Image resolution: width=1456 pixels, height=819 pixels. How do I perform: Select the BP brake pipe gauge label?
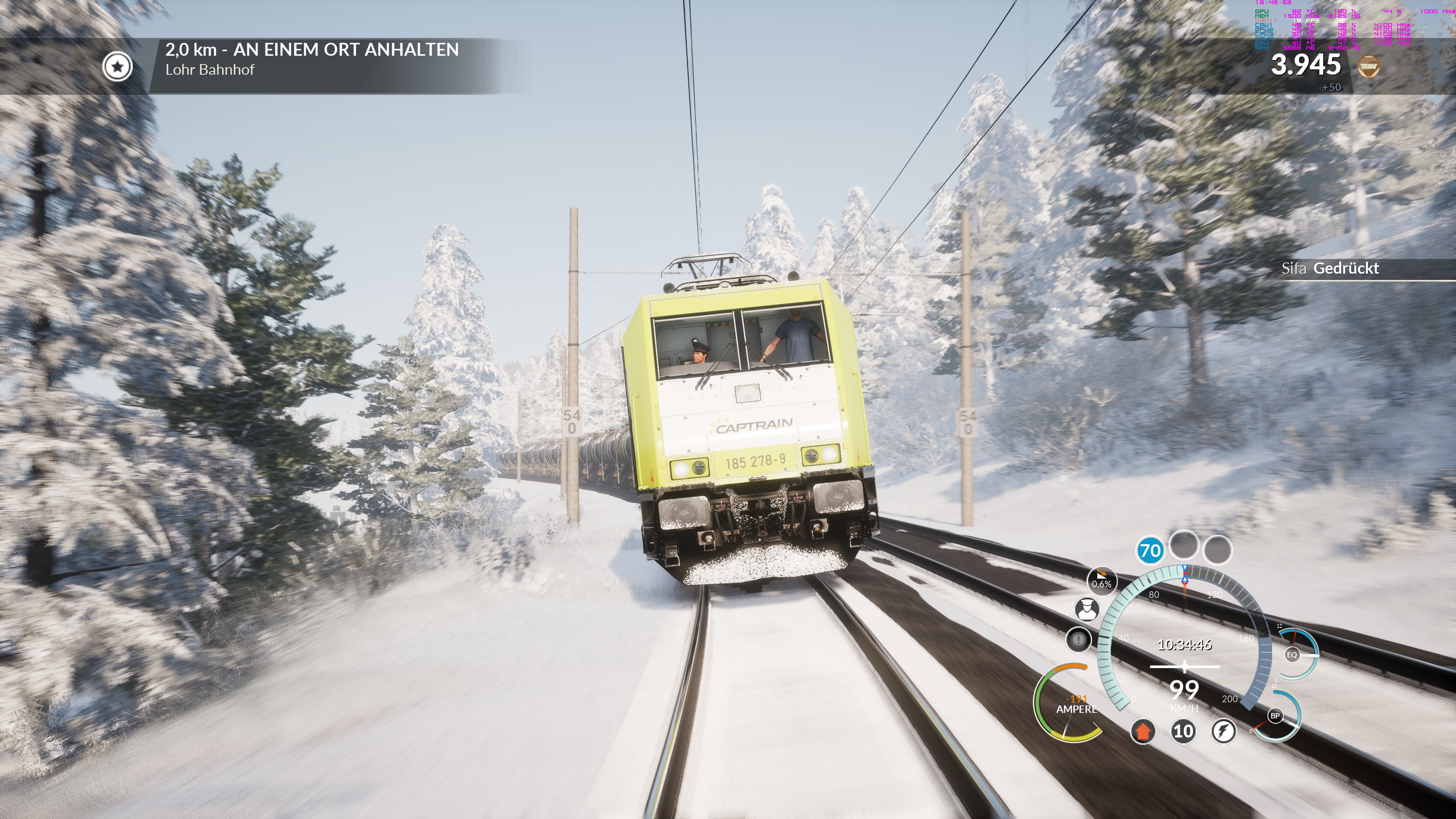click(1274, 715)
